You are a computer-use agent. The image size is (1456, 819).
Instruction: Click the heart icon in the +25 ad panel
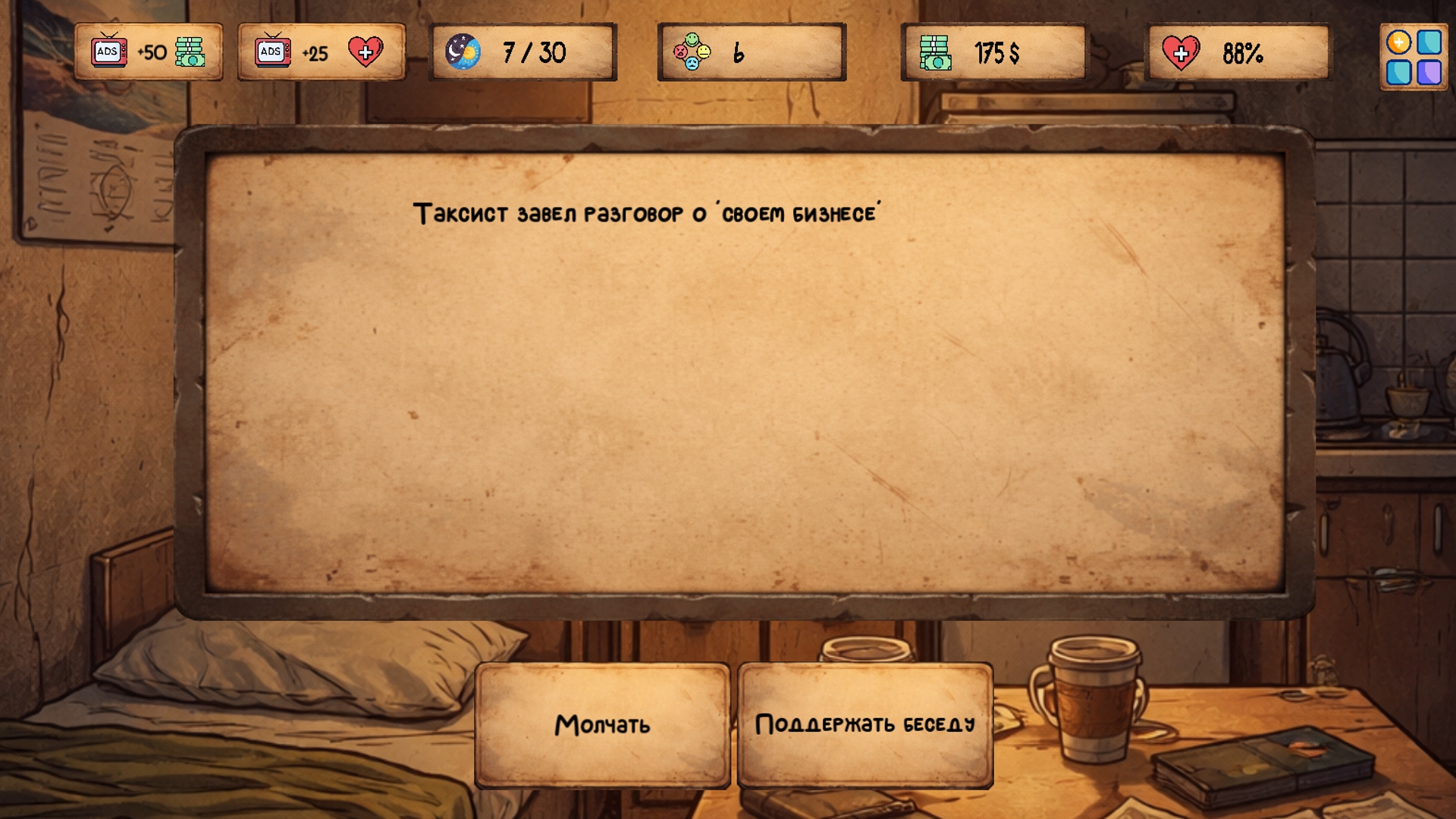point(364,52)
